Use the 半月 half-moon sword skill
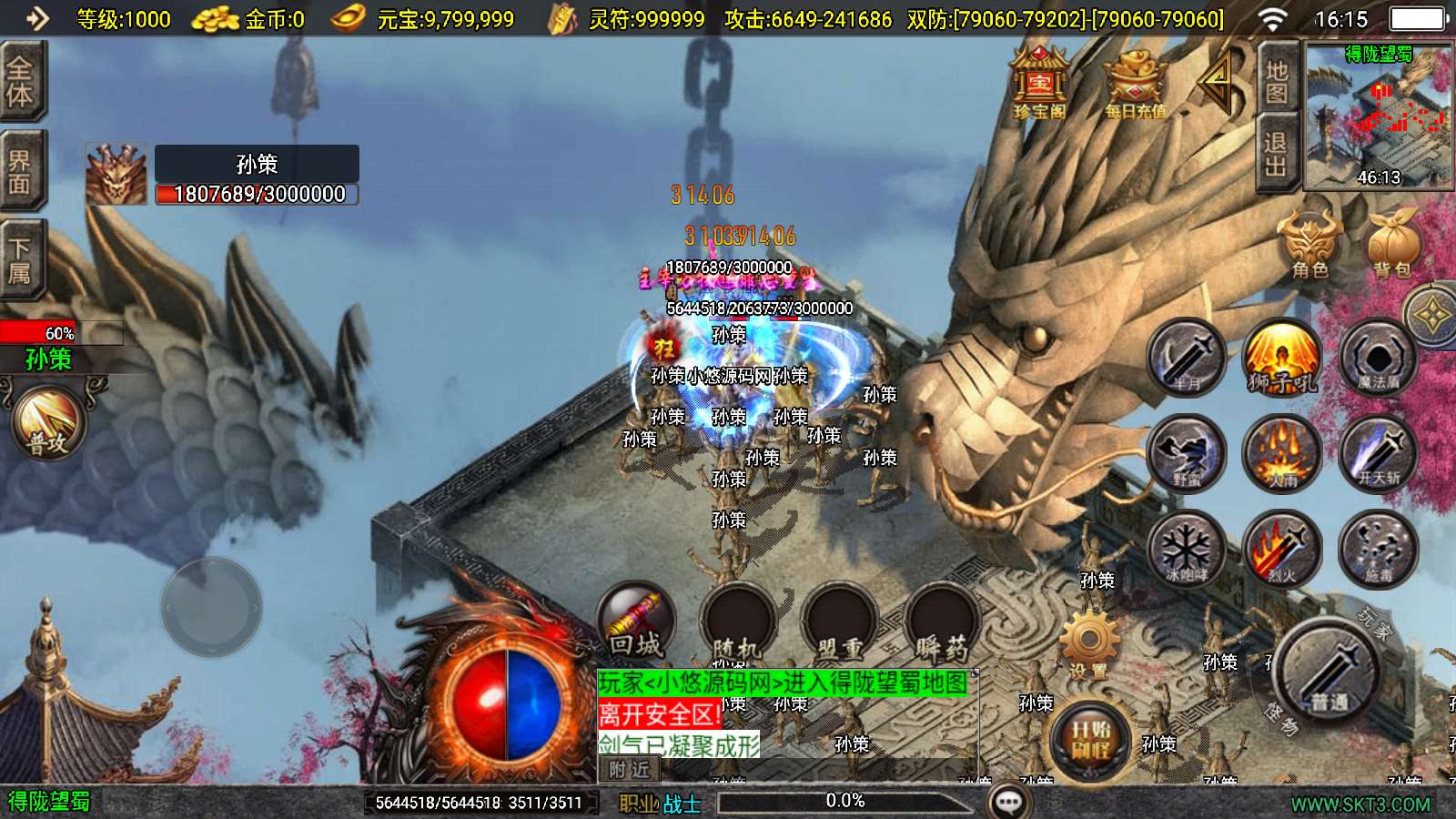This screenshot has width=1456, height=819. (x=1186, y=358)
